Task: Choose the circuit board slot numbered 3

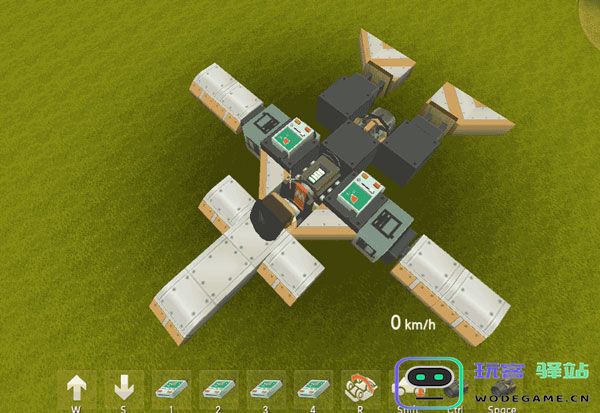Action: [x=265, y=388]
